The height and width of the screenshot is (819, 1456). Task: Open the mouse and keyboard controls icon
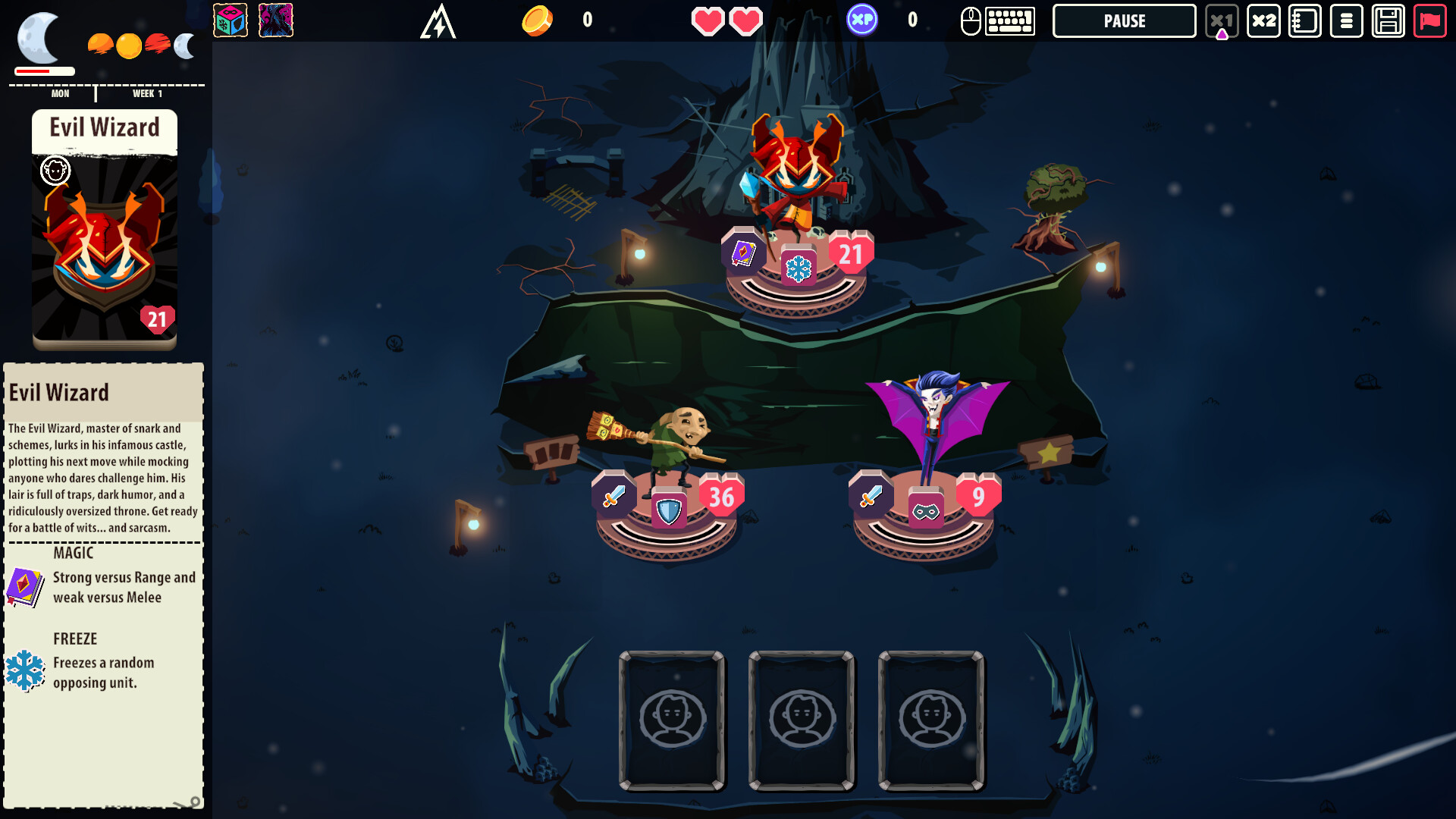coord(997,21)
